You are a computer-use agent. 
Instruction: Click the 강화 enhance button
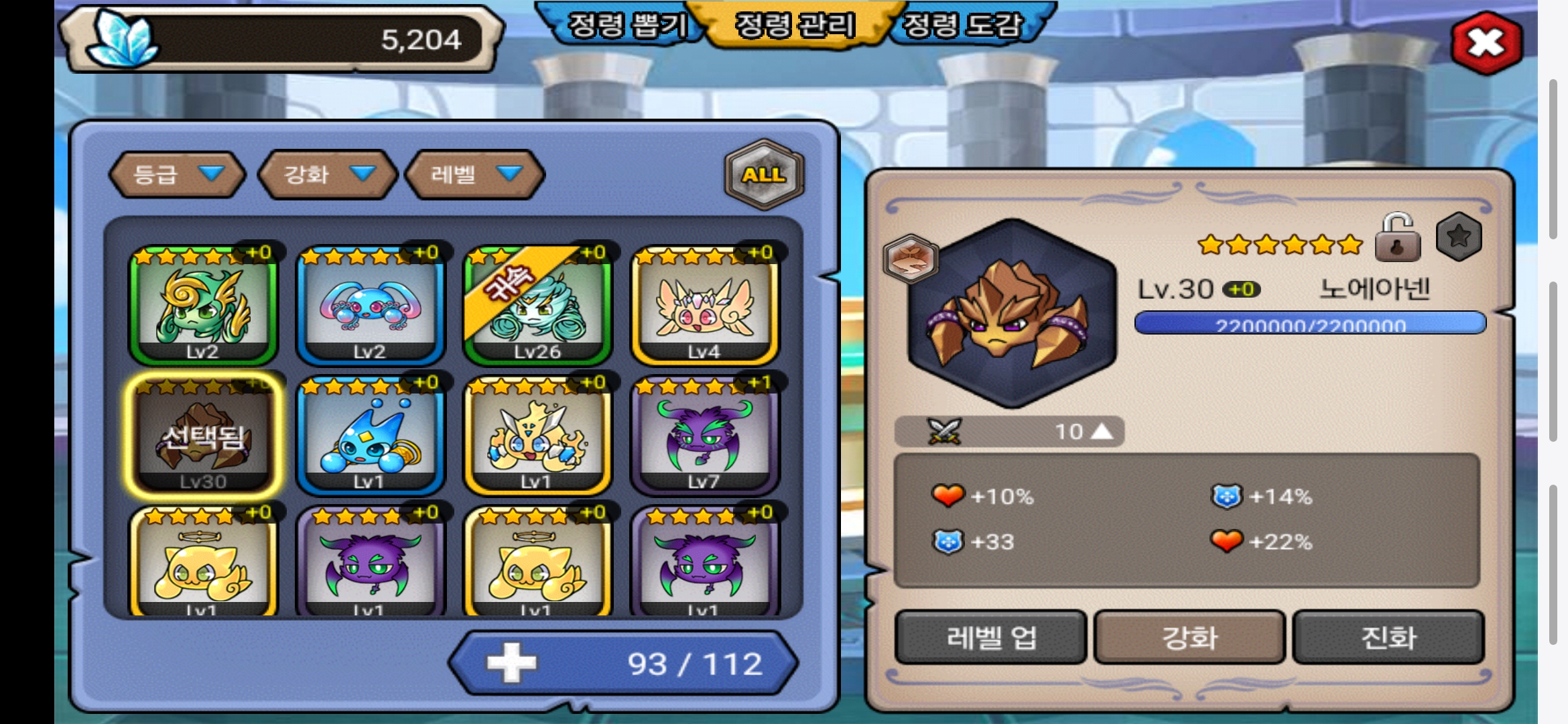pos(1189,637)
